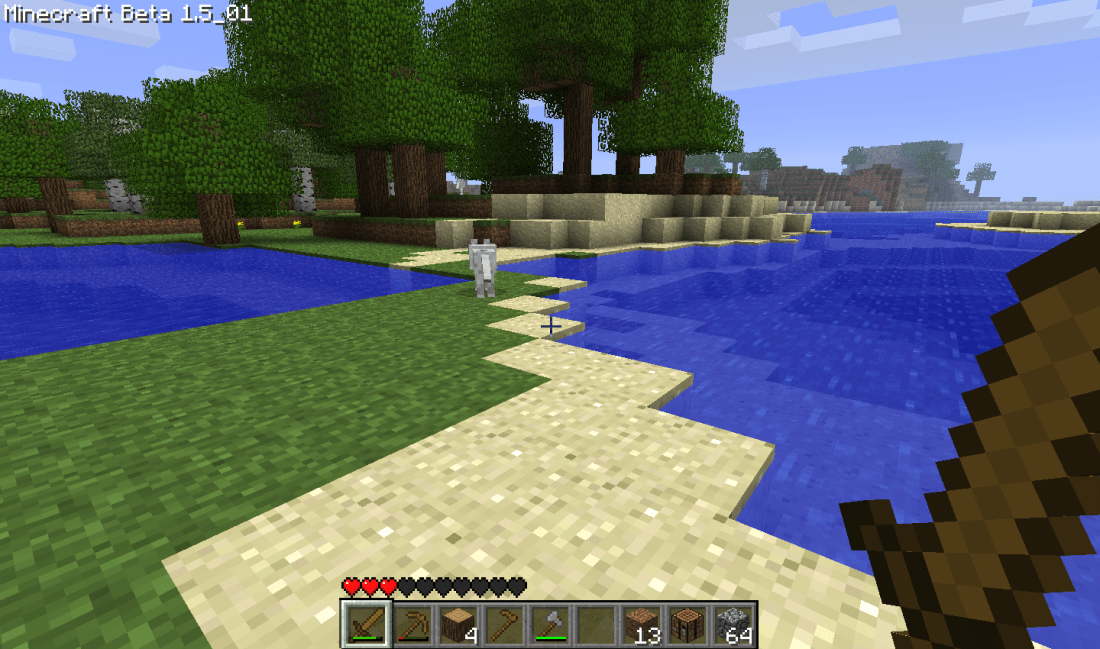Screen dimensions: 1100x649
Task: Switch to the stone axe slot
Action: 549,624
